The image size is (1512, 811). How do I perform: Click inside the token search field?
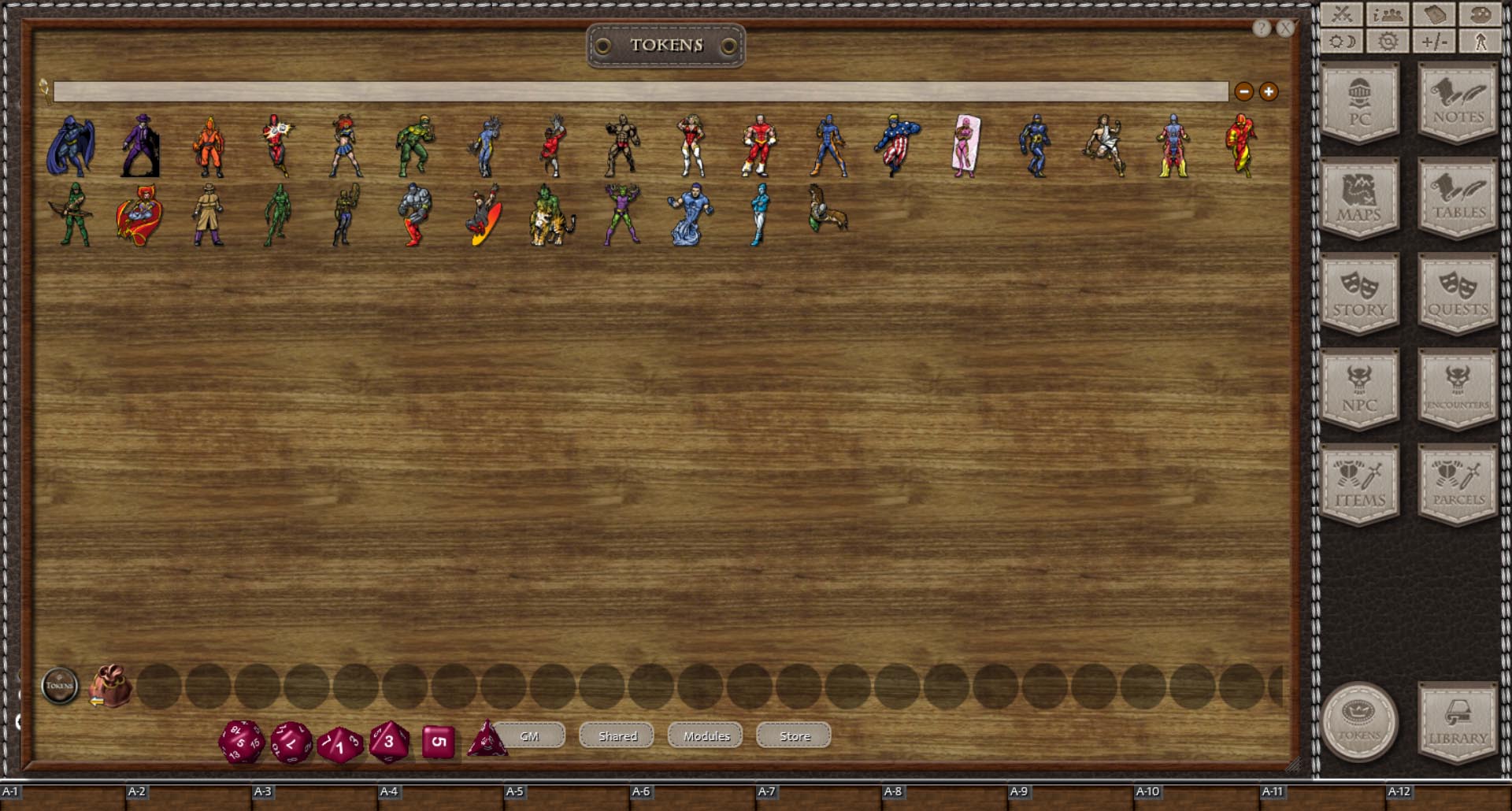pos(630,91)
